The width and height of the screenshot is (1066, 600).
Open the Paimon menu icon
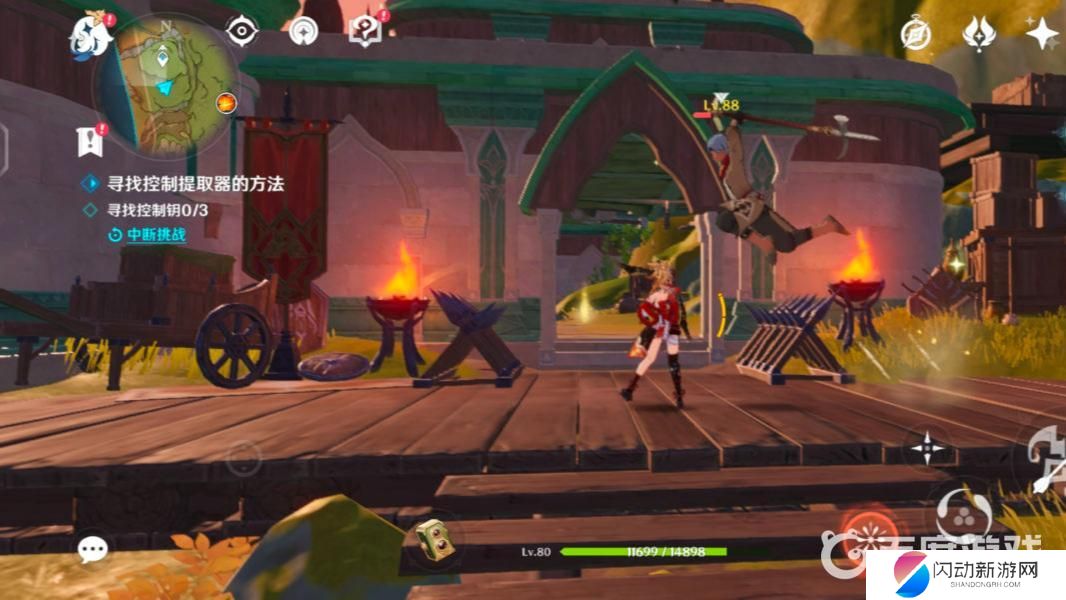(x=90, y=36)
